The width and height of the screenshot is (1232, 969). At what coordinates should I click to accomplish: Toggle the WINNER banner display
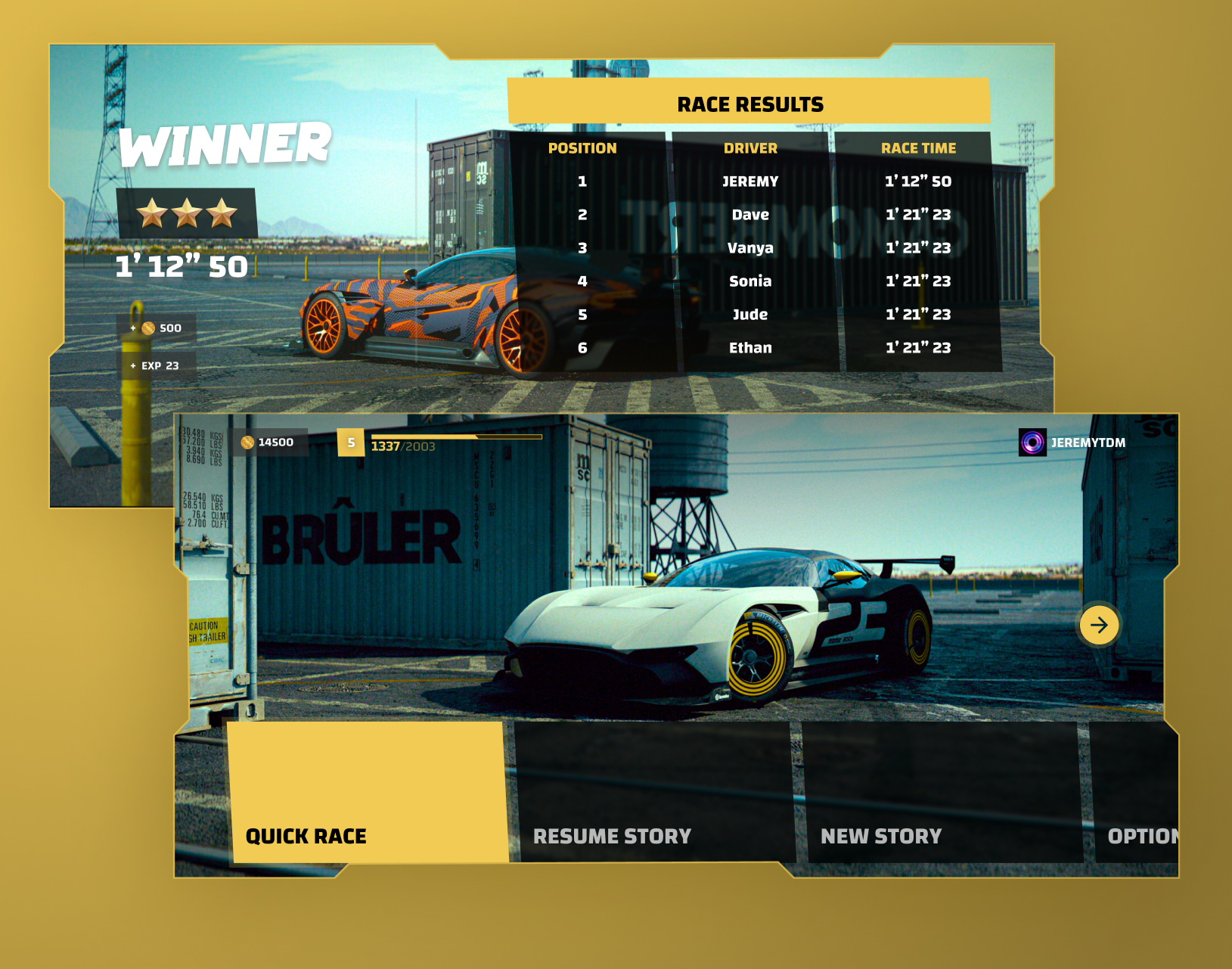225,144
